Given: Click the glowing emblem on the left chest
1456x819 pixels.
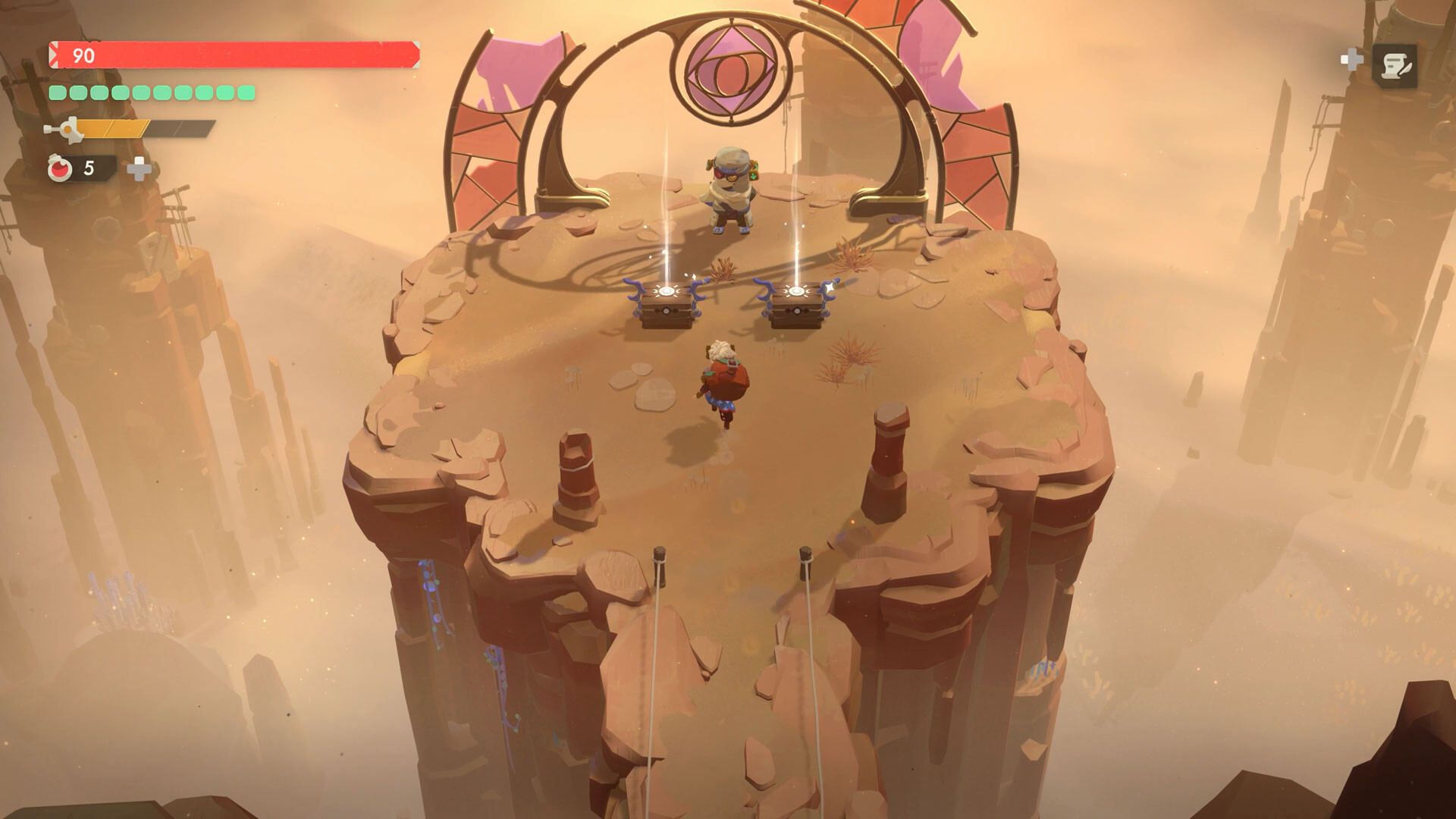Looking at the screenshot, I should coord(666,290).
